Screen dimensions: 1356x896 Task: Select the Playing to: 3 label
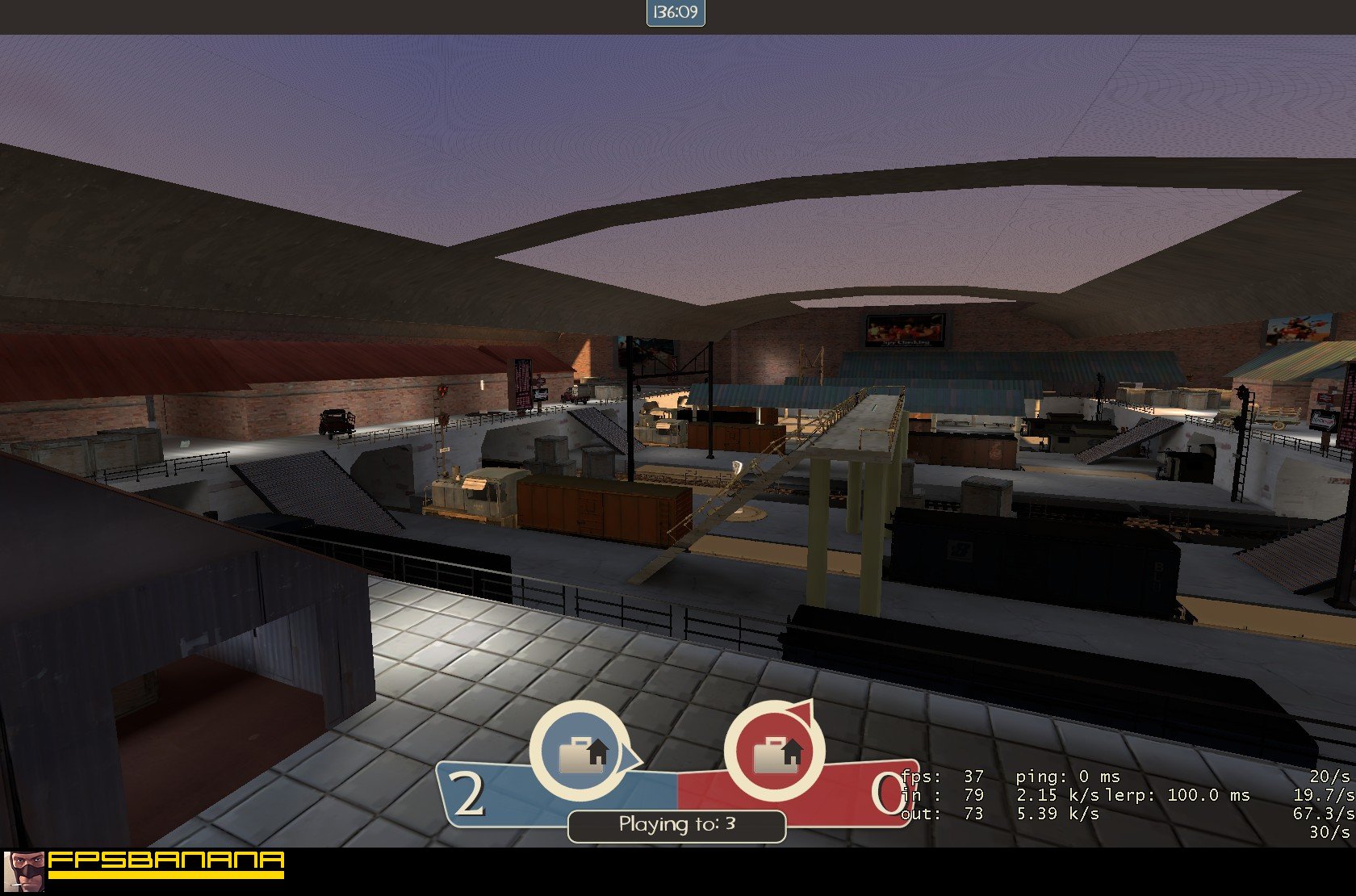[x=676, y=824]
